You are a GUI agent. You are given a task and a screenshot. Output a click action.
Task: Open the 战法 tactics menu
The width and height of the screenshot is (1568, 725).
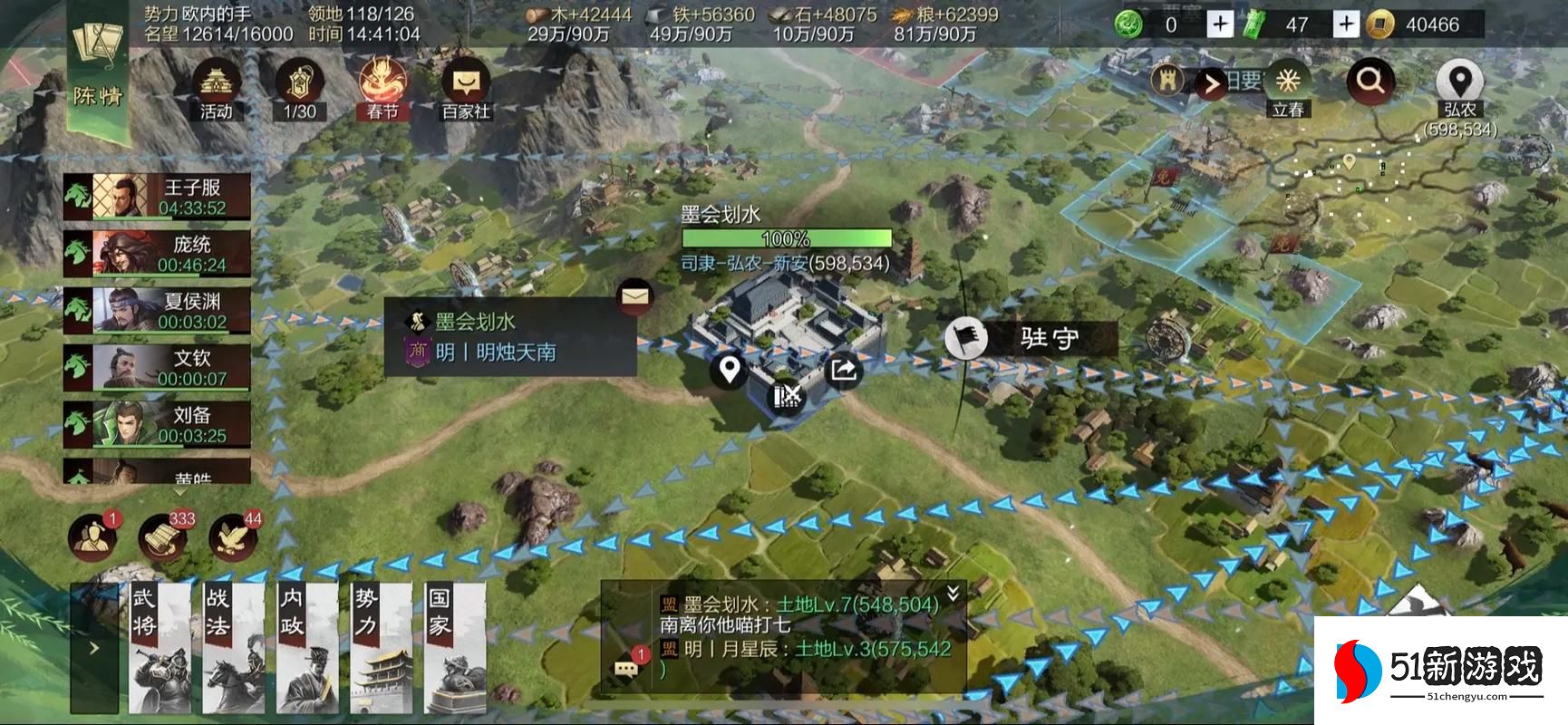click(x=221, y=648)
